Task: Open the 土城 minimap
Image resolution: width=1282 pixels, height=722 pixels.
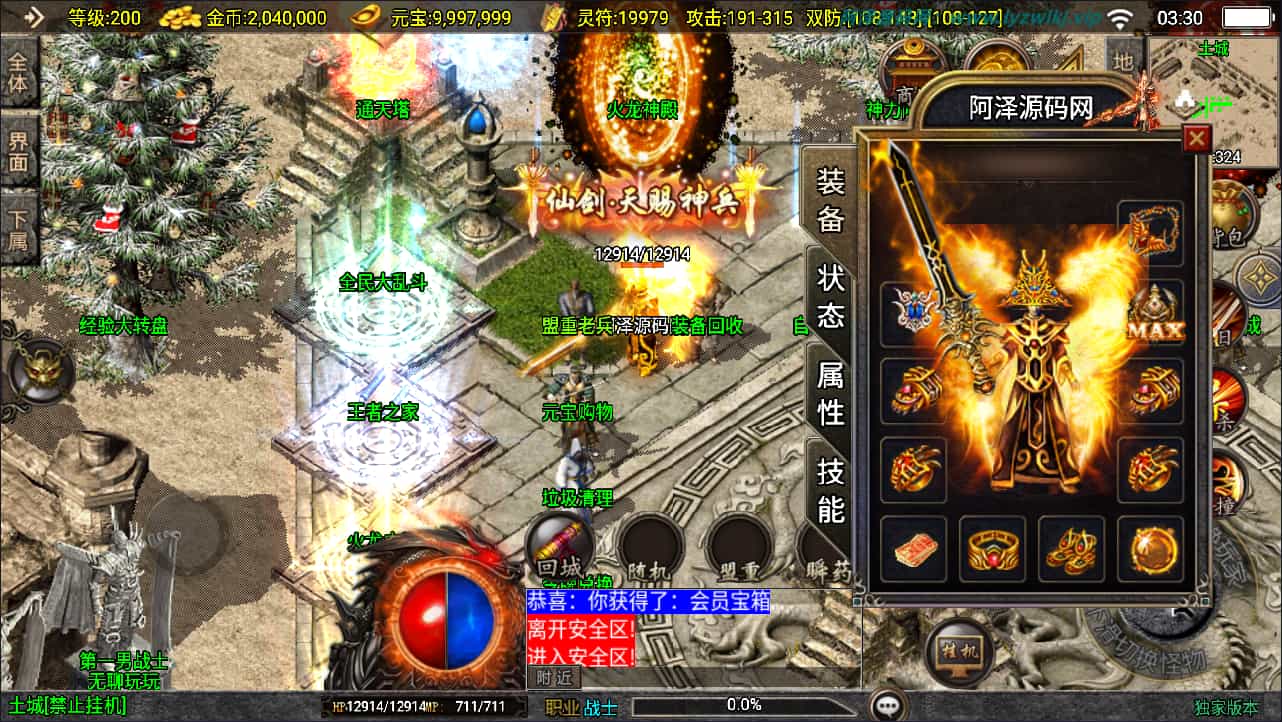Action: point(1212,90)
